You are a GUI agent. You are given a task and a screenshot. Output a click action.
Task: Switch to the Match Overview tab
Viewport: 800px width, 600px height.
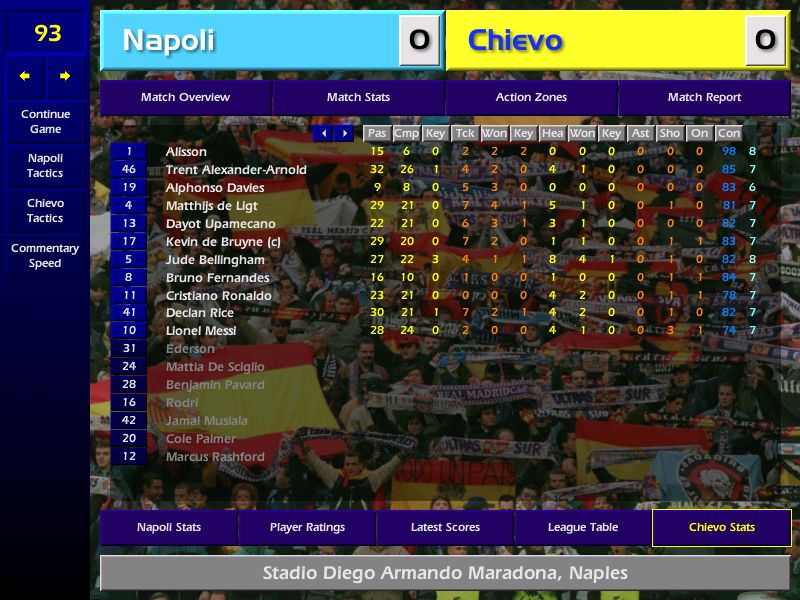185,97
